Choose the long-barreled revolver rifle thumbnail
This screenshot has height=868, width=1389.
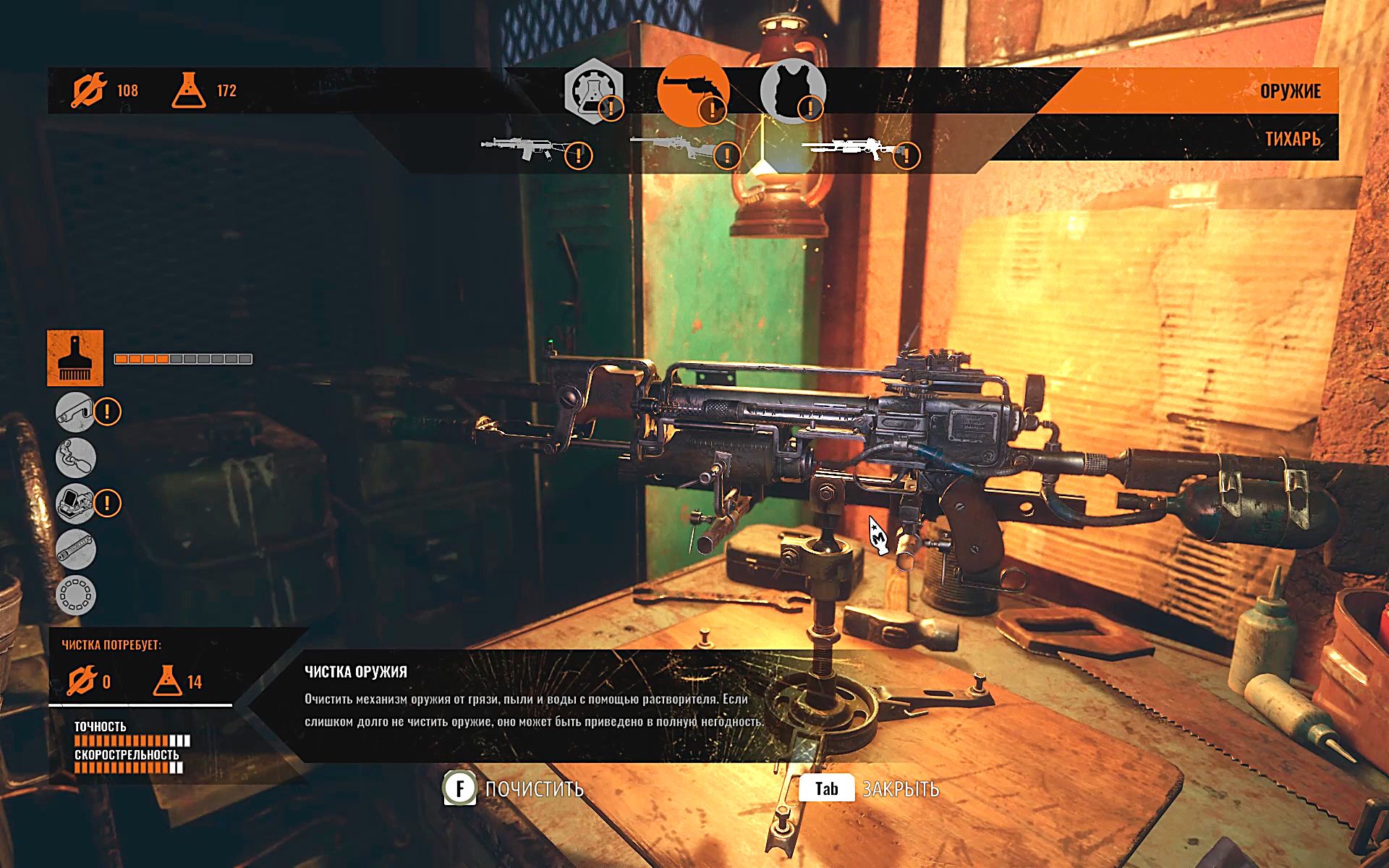point(673,148)
